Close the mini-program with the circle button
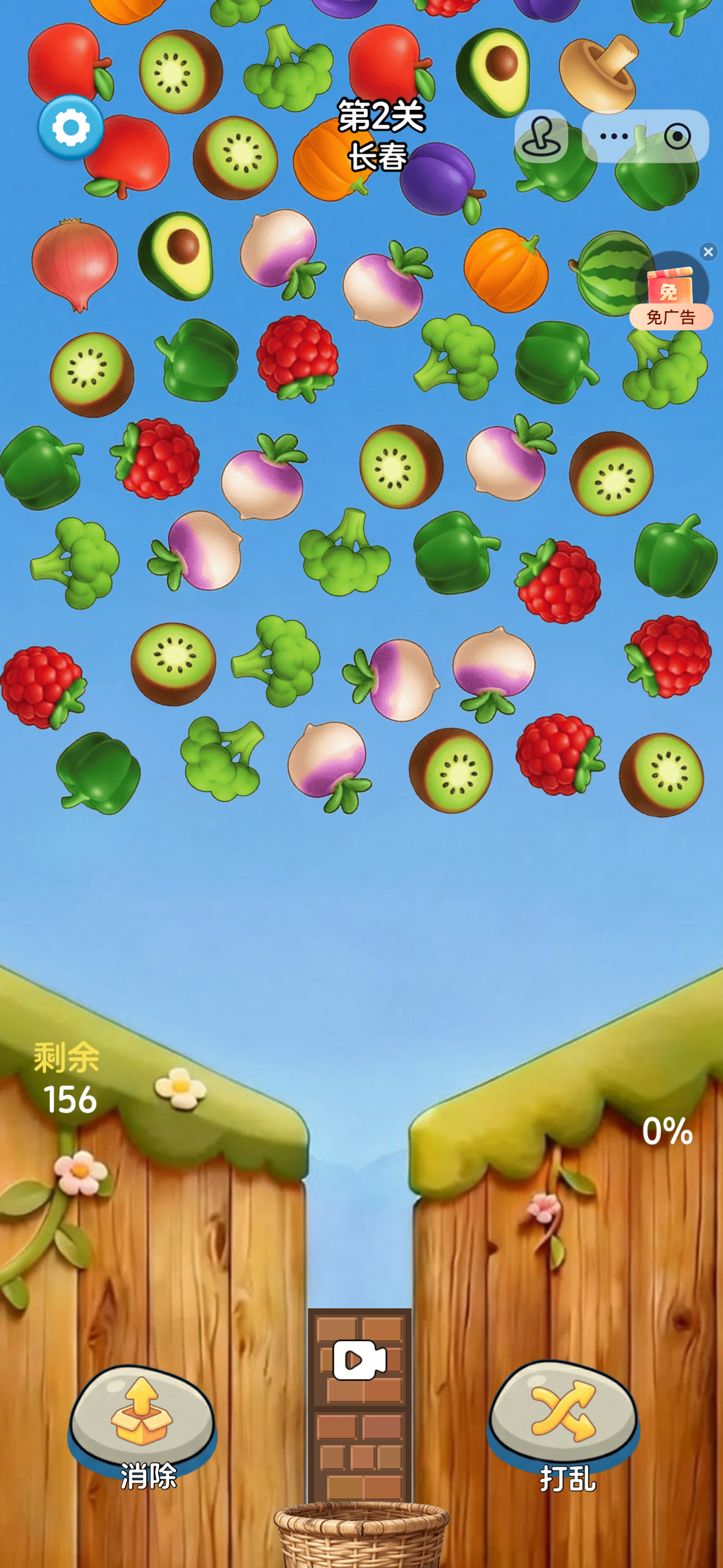Image resolution: width=723 pixels, height=1568 pixels. [678, 136]
